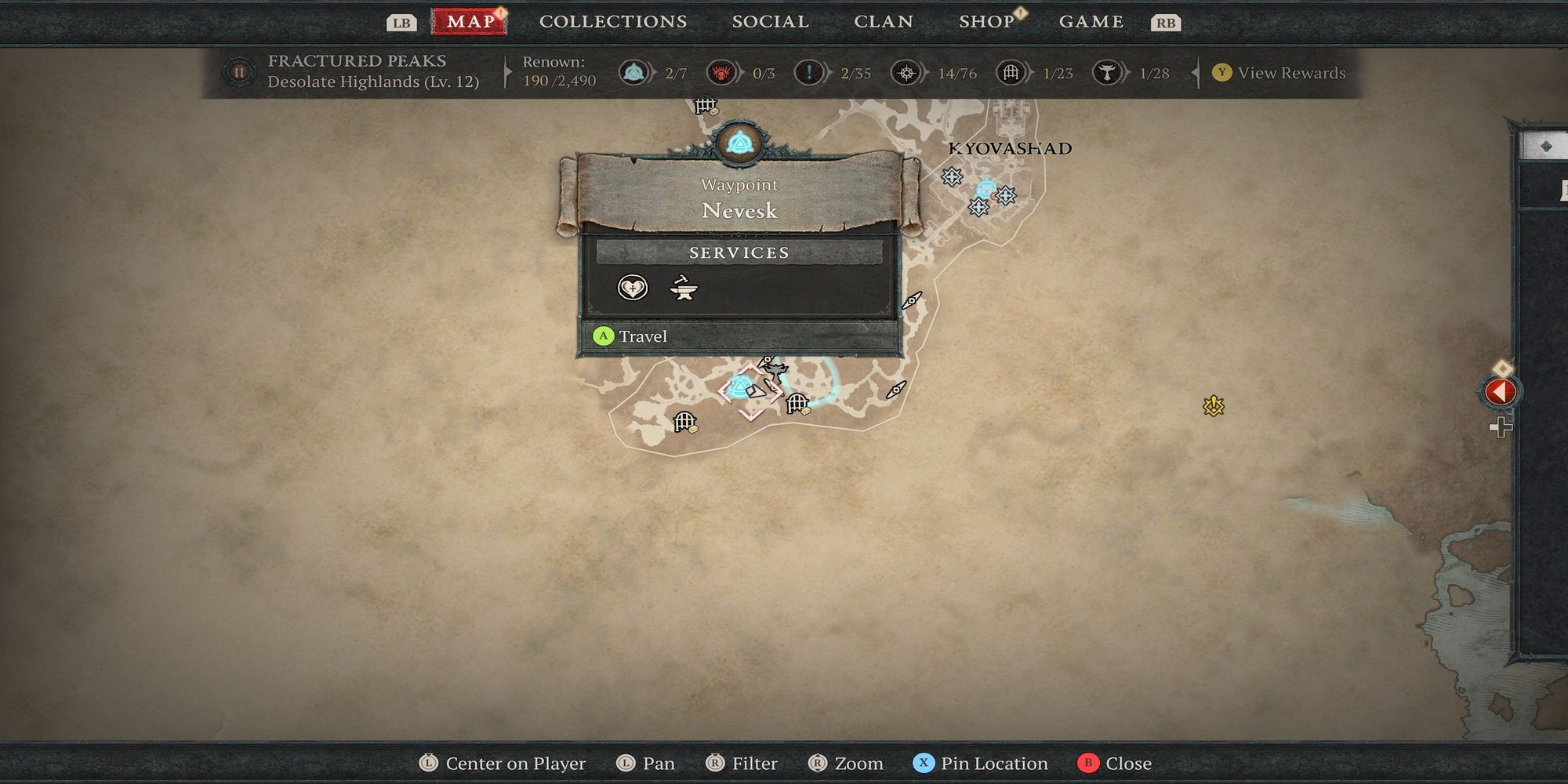This screenshot has height=784, width=1568.
Task: Click the pause indicator beside Fractured Peaks
Action: [x=239, y=72]
